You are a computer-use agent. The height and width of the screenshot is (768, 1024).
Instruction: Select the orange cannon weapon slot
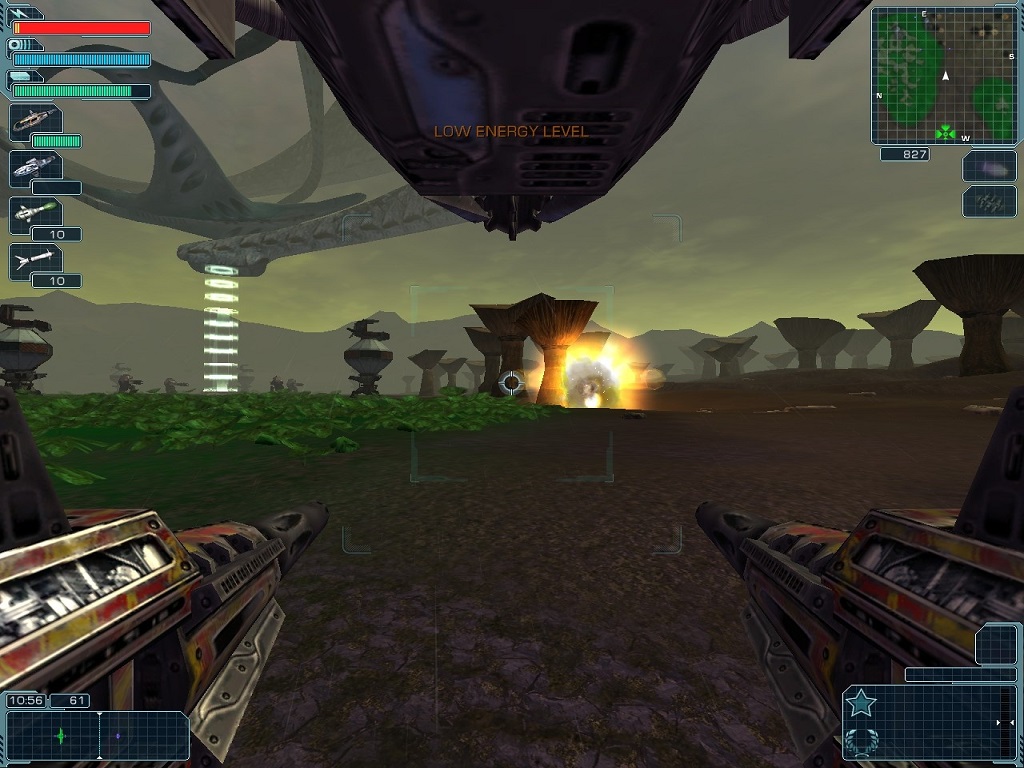[x=35, y=120]
